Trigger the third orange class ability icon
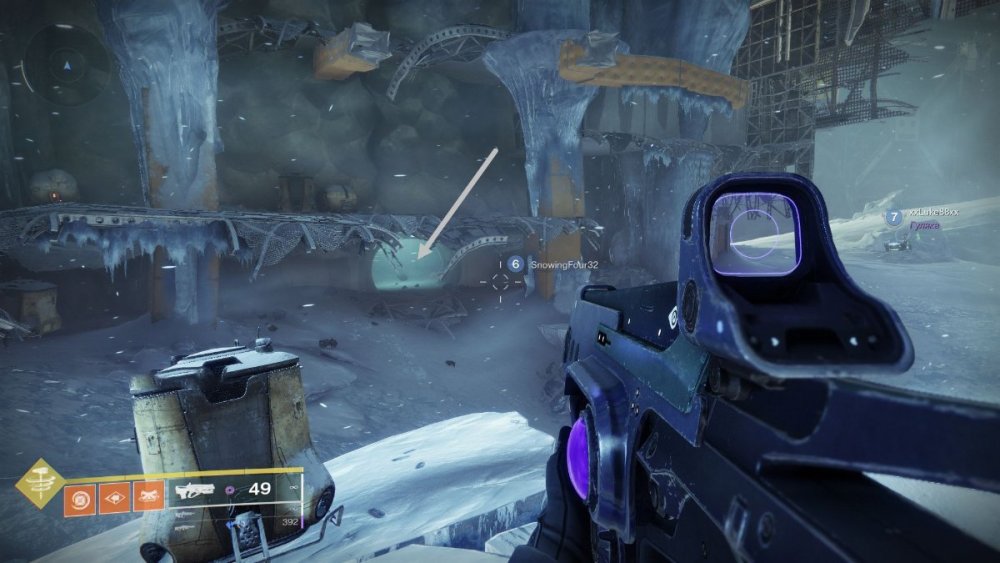 [x=149, y=497]
